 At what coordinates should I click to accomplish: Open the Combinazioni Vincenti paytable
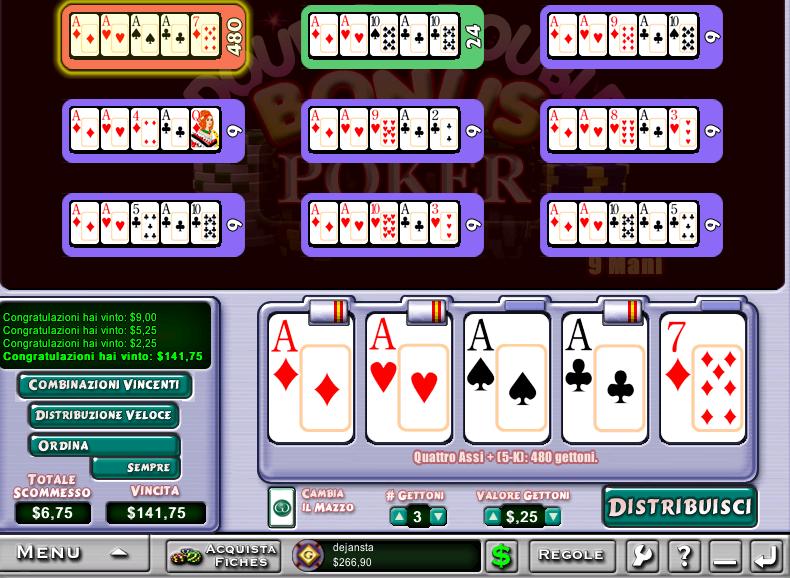[104, 385]
